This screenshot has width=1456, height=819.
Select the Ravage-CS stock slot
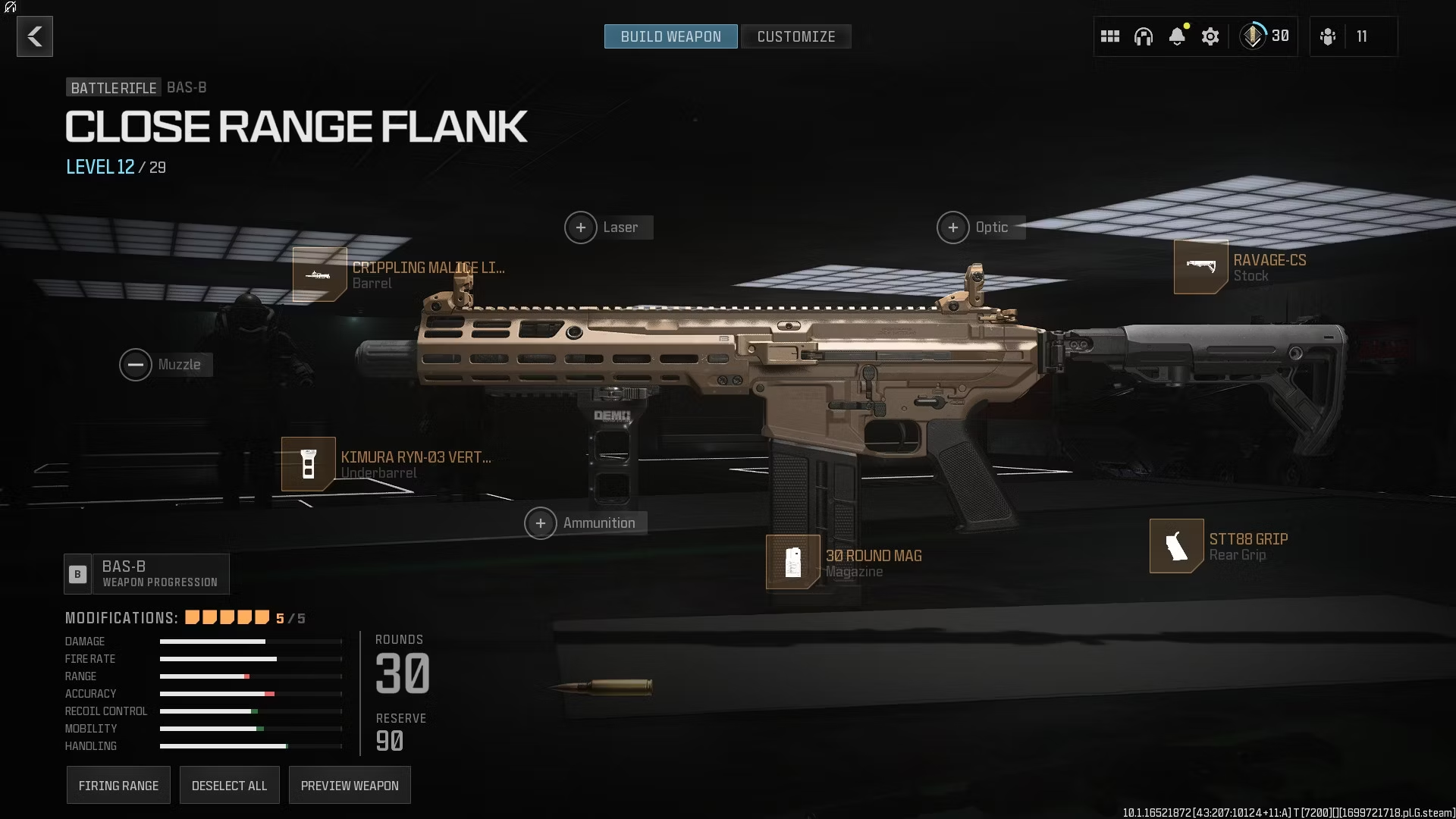tap(1200, 267)
